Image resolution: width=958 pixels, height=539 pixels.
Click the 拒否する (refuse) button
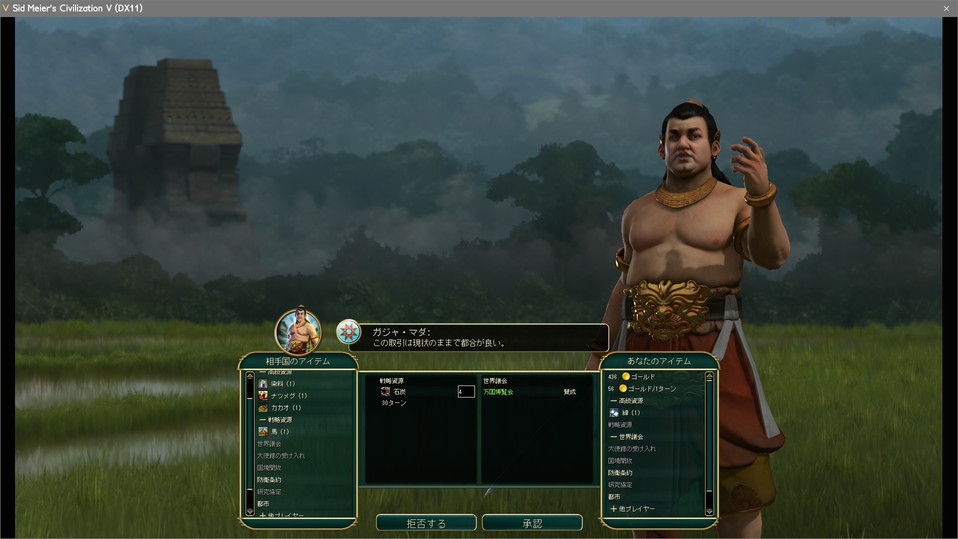[x=426, y=523]
